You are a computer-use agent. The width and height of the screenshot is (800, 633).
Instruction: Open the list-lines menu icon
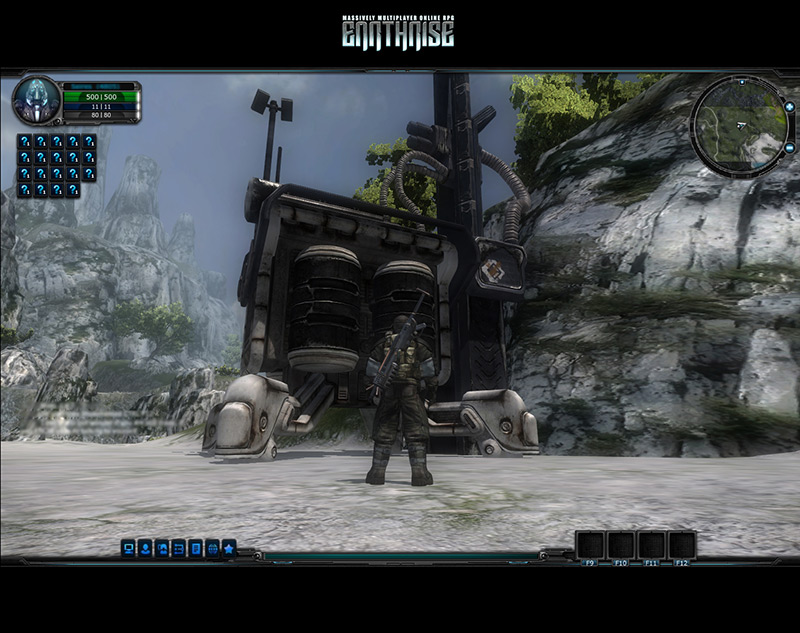click(x=178, y=548)
